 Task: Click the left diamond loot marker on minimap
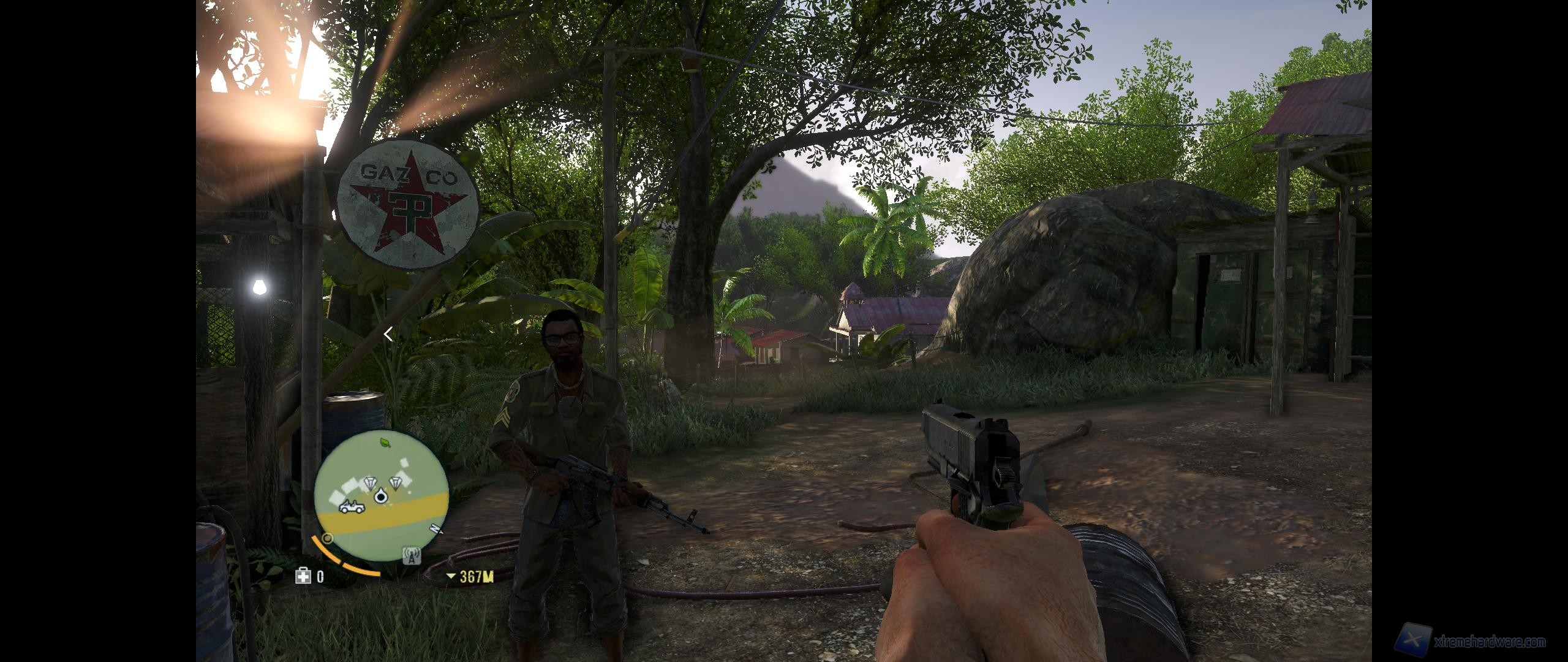point(370,484)
